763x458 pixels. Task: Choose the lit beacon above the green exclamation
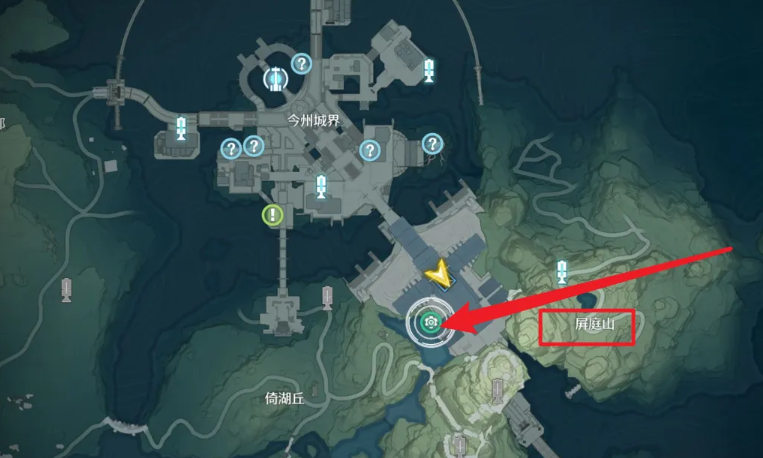(x=321, y=186)
